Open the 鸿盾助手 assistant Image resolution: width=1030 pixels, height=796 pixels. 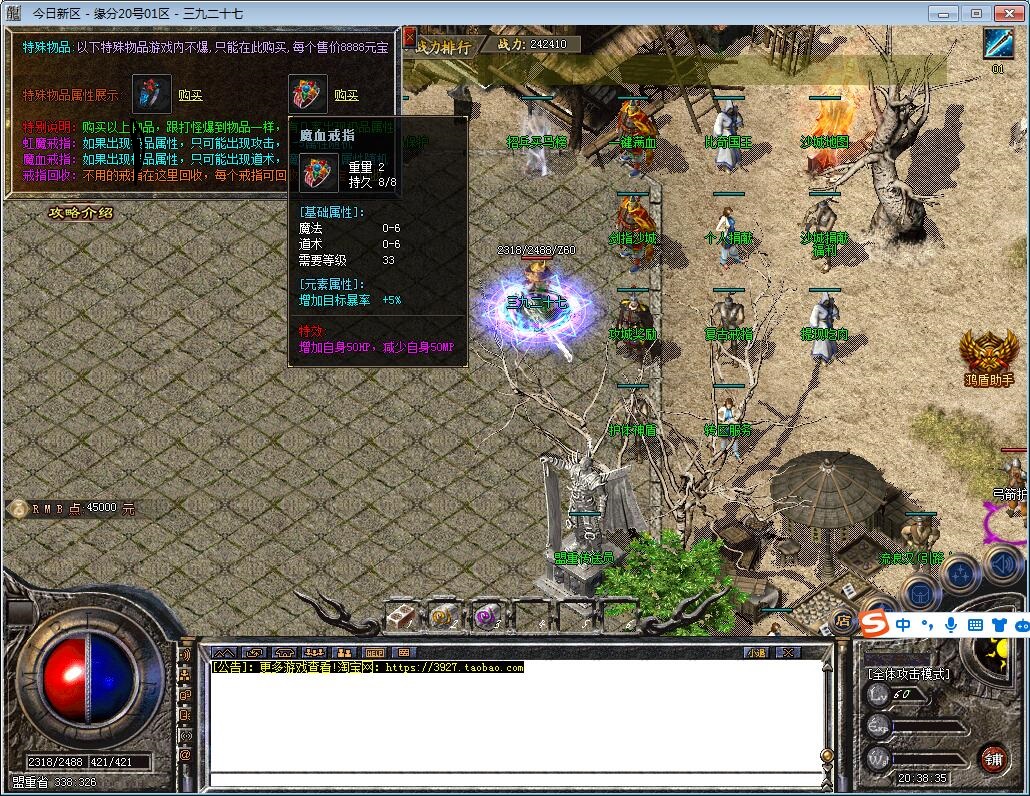tap(989, 355)
